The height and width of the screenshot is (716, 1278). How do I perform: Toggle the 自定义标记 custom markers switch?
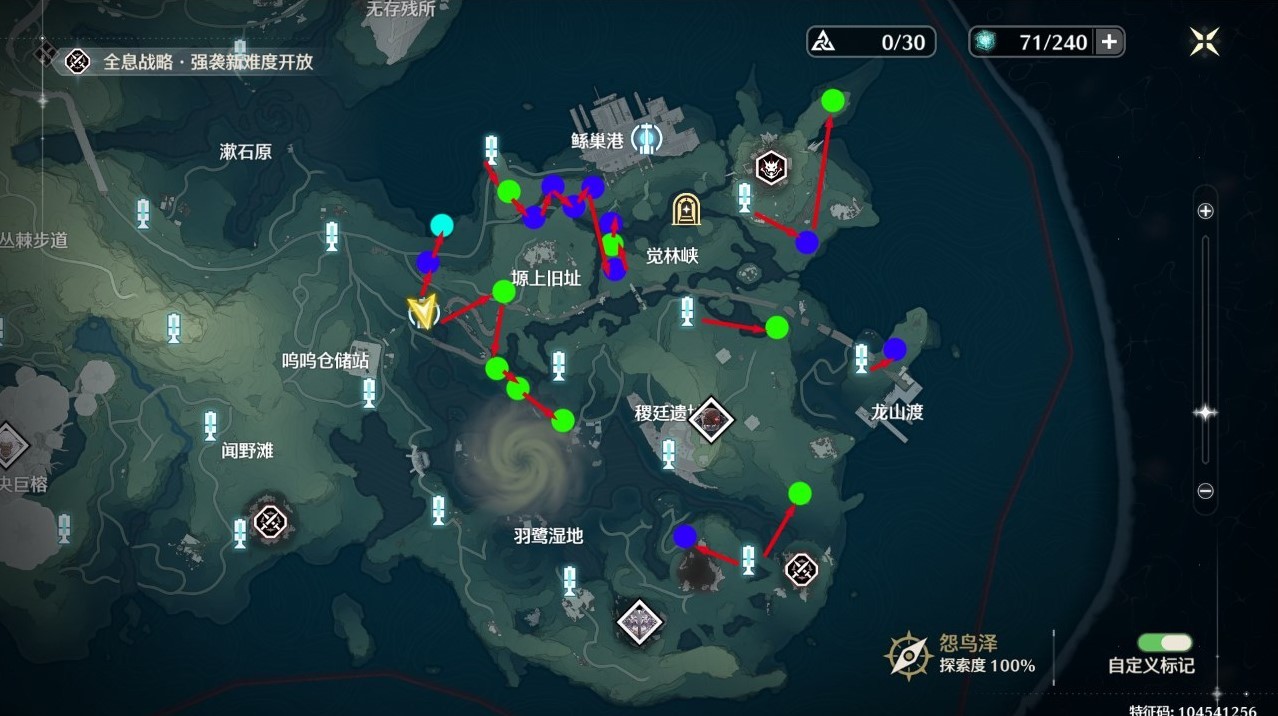point(1164,643)
